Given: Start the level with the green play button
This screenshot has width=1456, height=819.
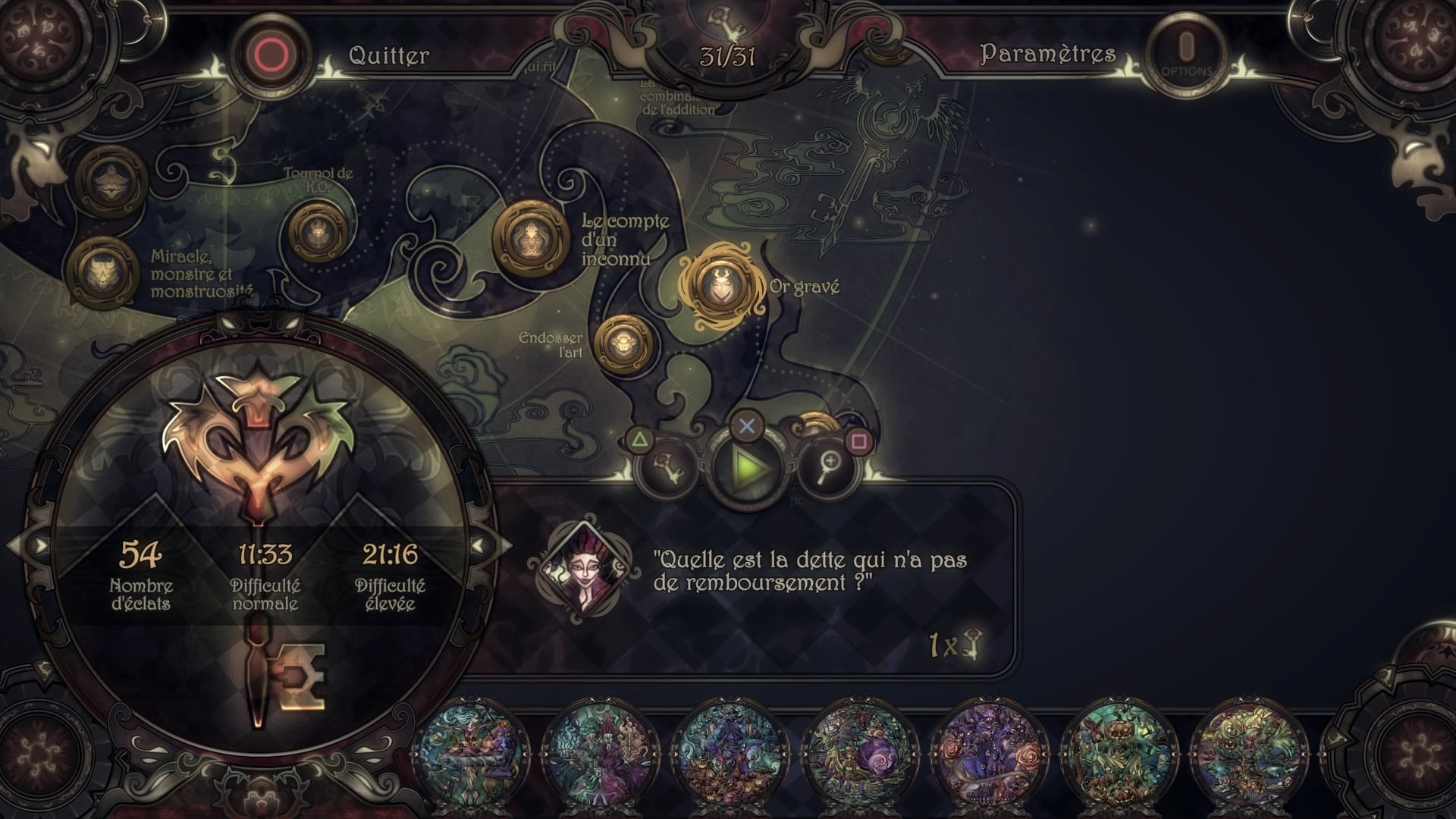Looking at the screenshot, I should pos(747,469).
